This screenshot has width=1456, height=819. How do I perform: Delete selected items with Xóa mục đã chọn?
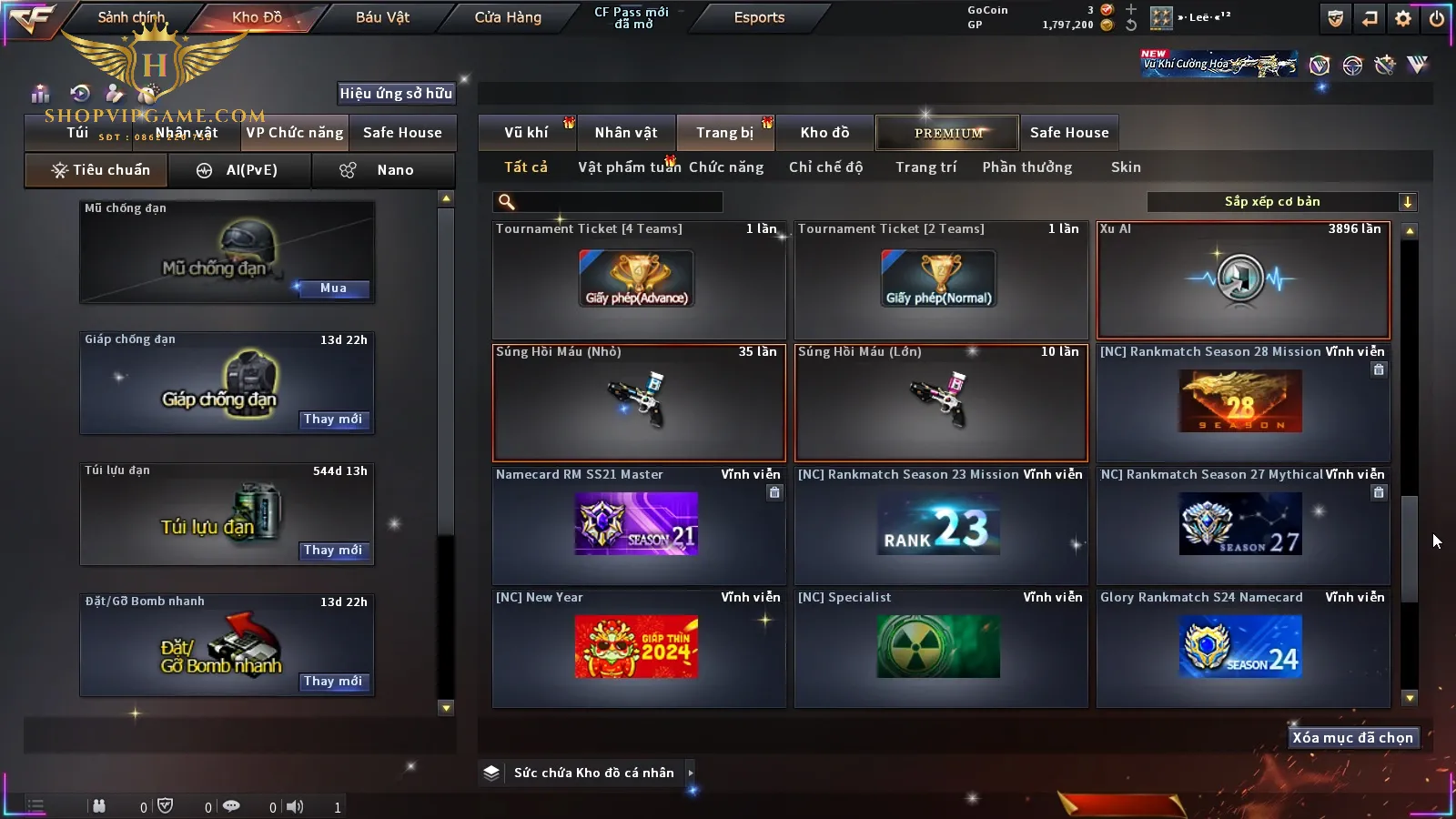click(1352, 738)
